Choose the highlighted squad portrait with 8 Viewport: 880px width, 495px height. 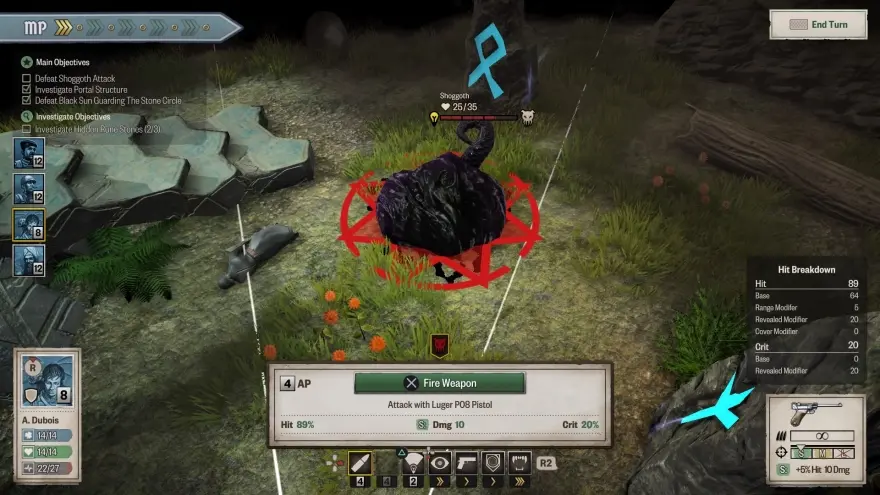click(x=28, y=225)
